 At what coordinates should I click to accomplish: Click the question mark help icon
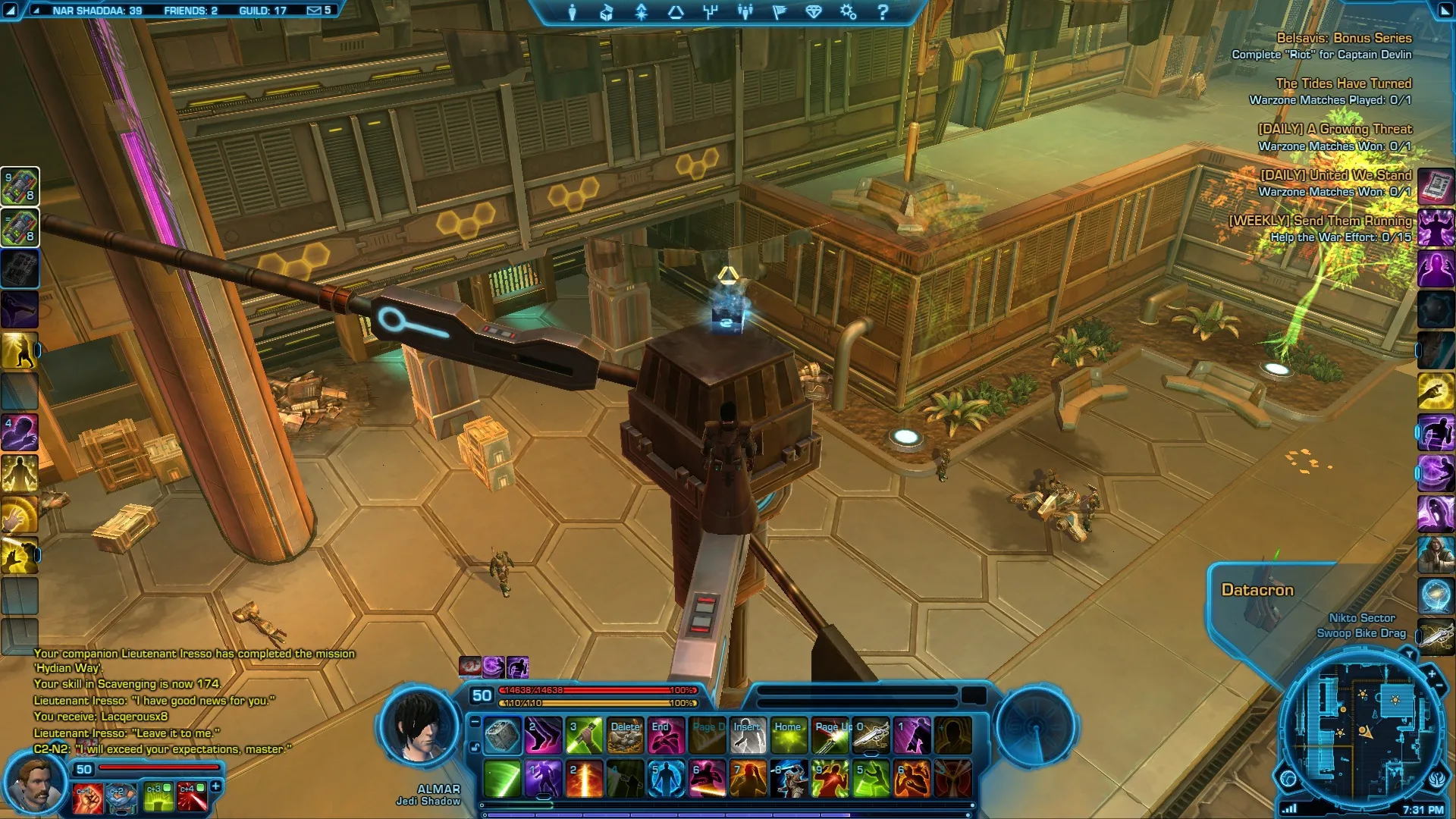tap(883, 12)
